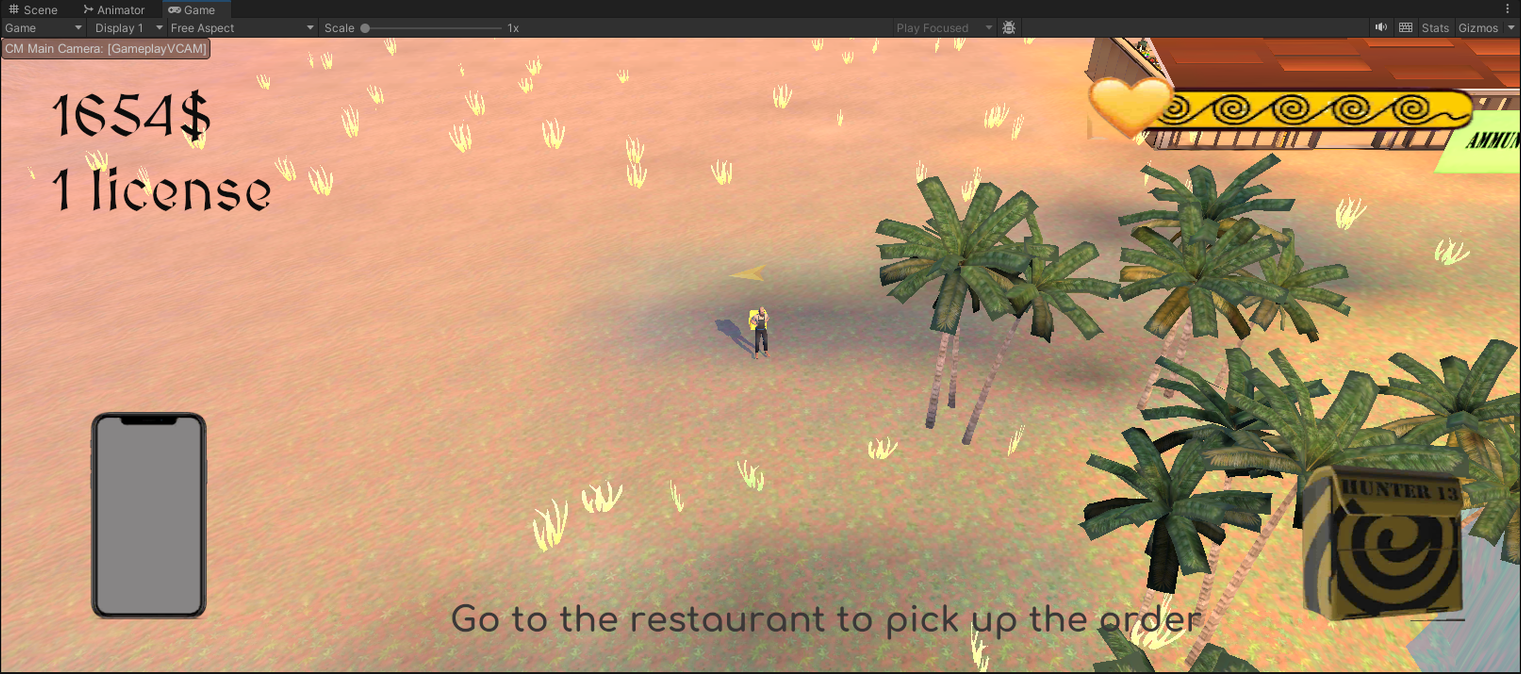Viewport: 1521px width, 674px height.
Task: Switch to the Scene tab
Action: click(x=33, y=10)
